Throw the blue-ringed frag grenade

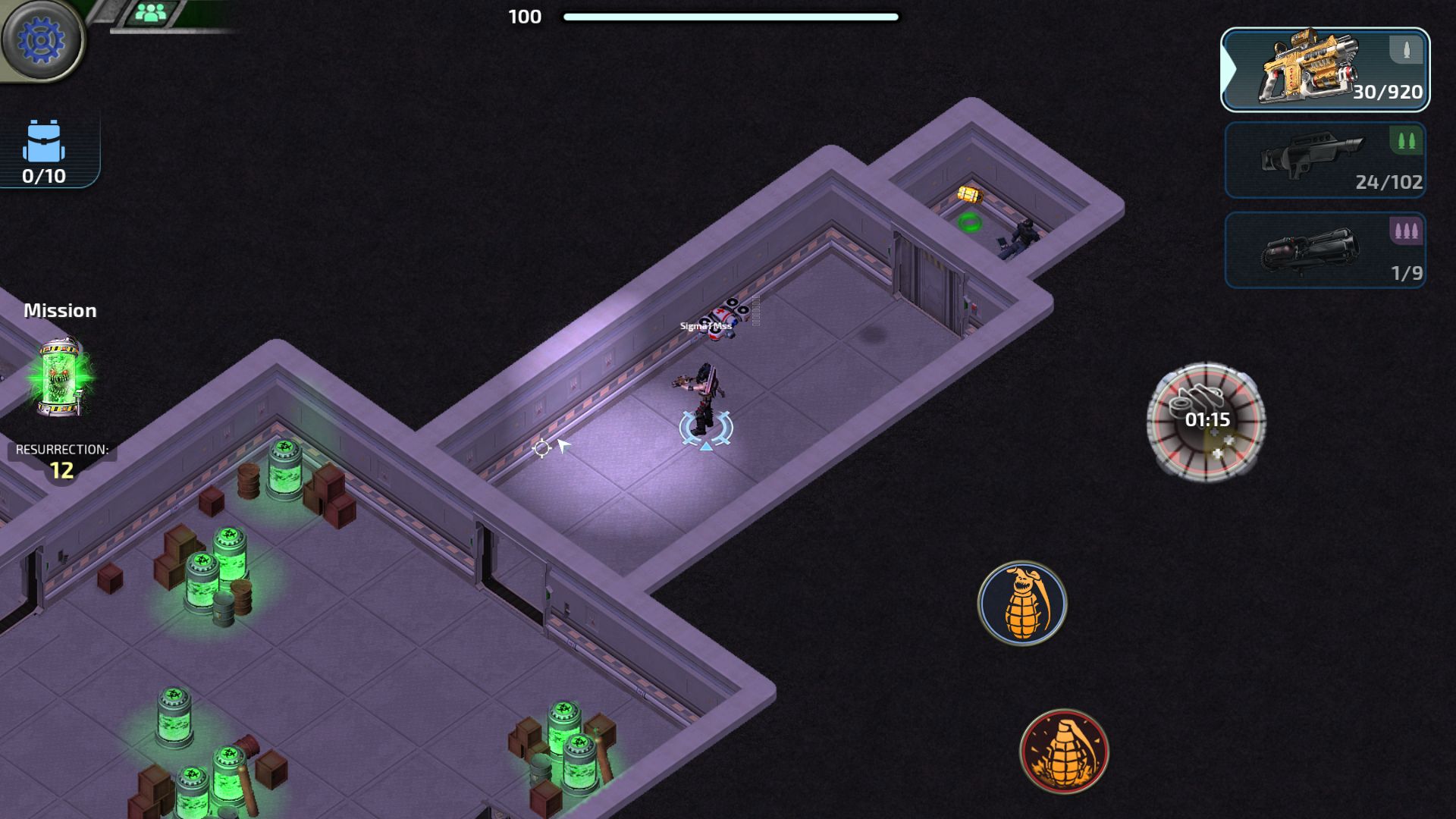pos(1022,603)
